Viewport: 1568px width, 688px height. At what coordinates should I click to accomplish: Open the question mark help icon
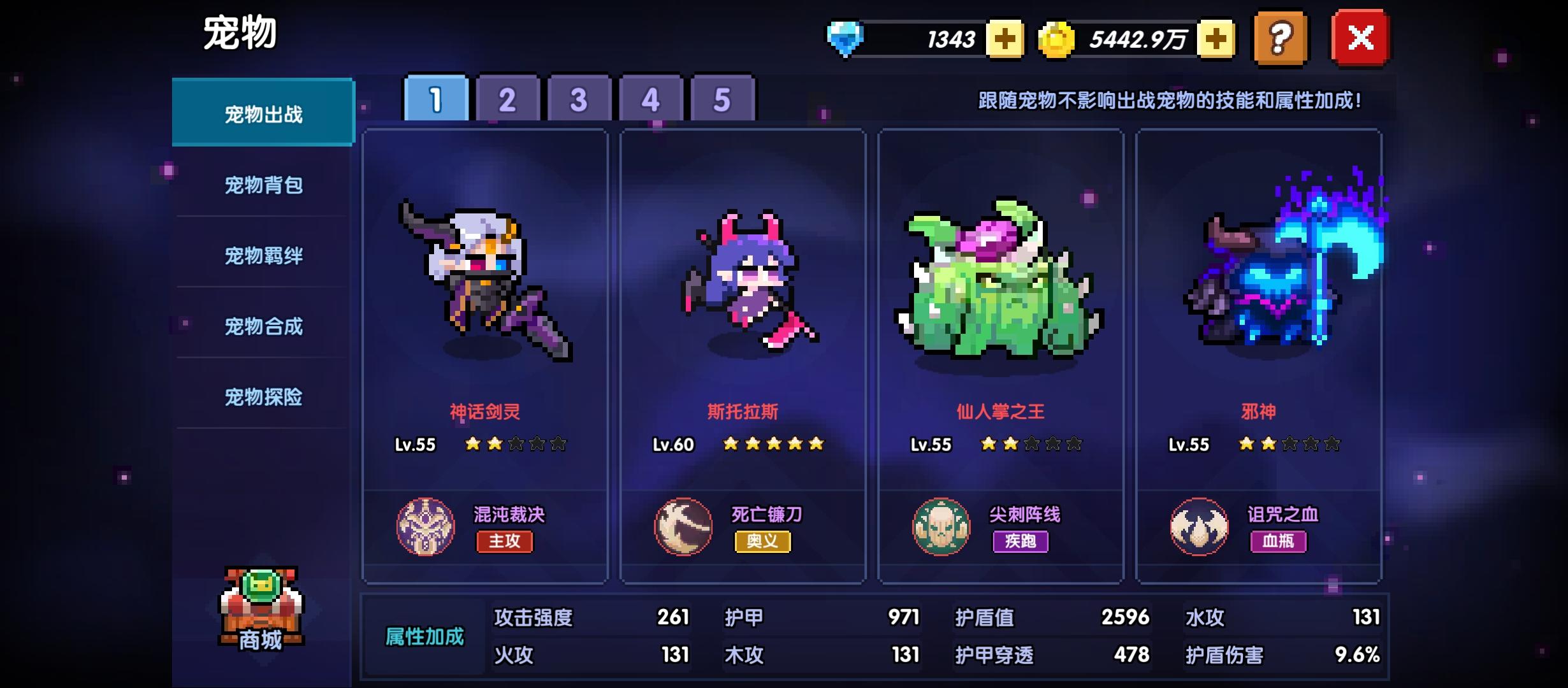1279,38
